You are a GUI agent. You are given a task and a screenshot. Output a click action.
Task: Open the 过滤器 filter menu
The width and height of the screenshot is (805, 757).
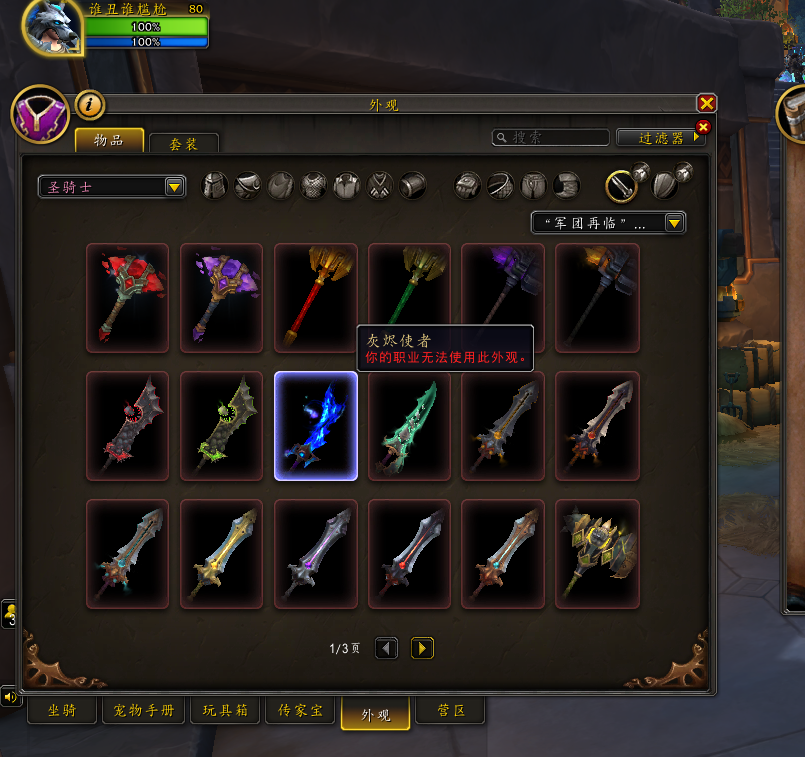pyautogui.click(x=660, y=138)
